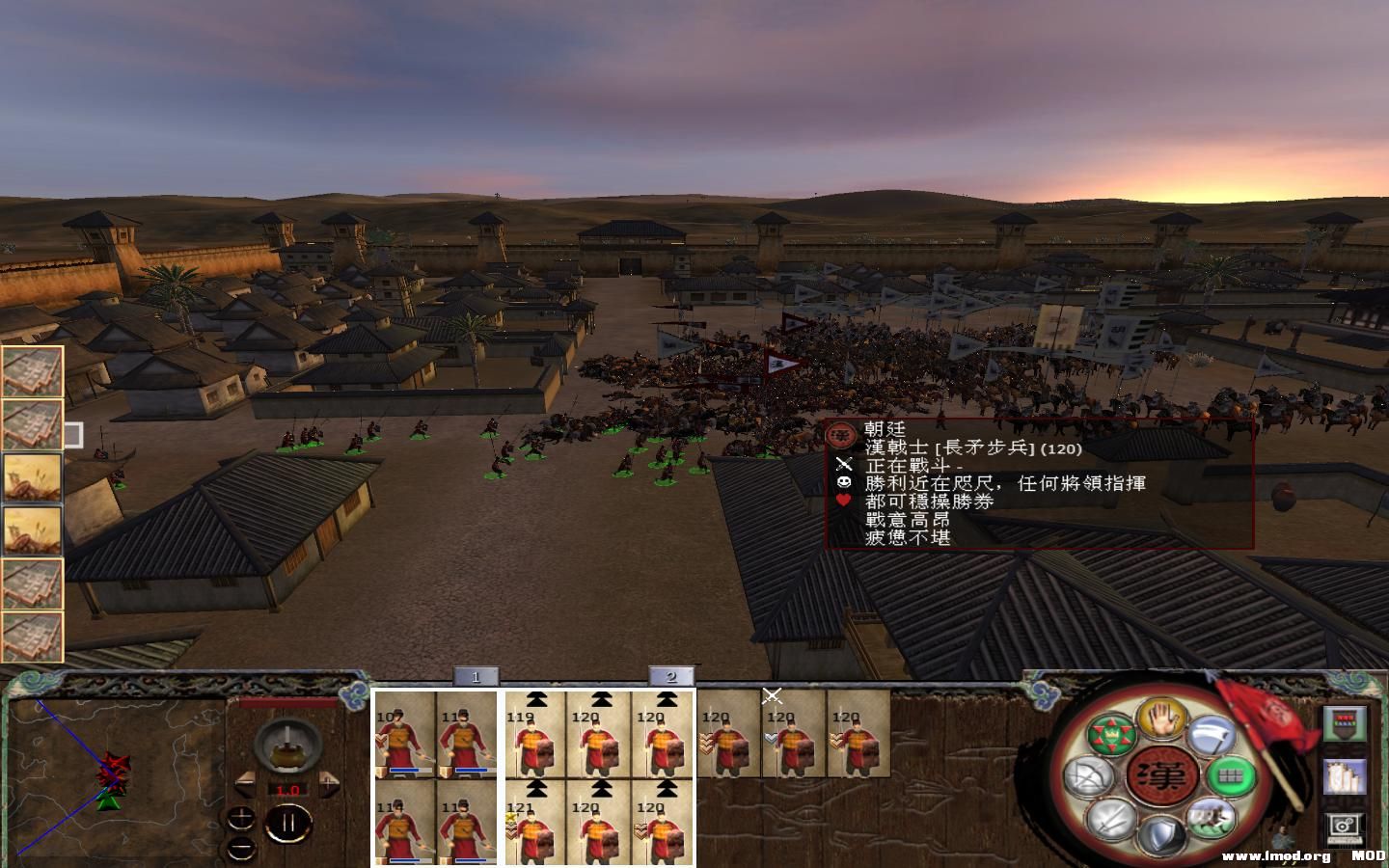Switch to unit group tab 2
This screenshot has height=868, width=1389.
point(672,678)
